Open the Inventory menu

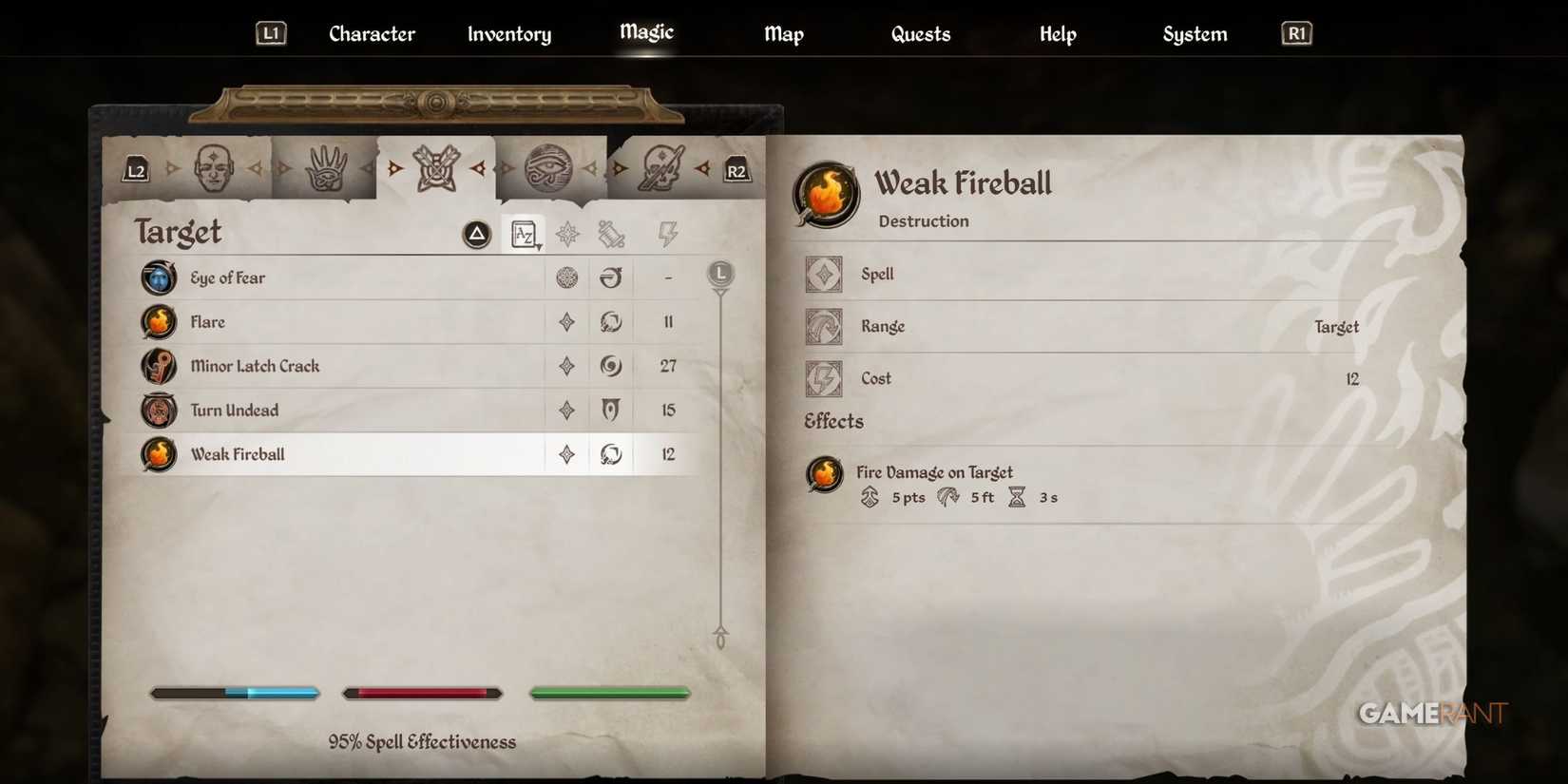pos(508,33)
